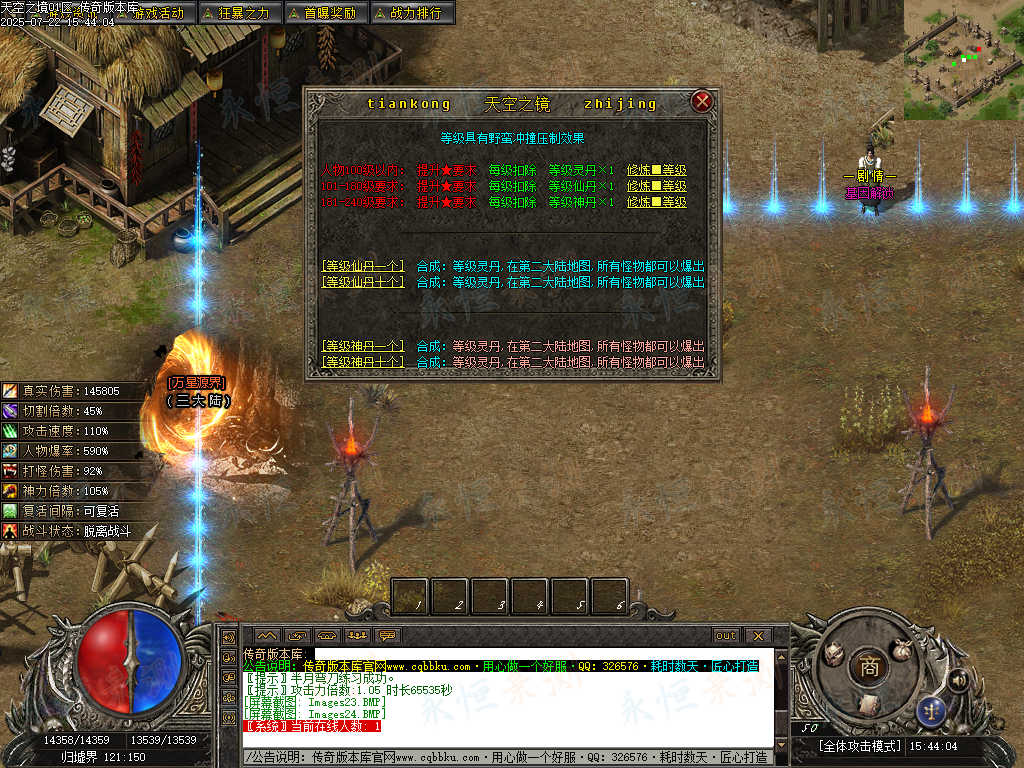Close the 天空之镜 dialog window

tap(702, 101)
